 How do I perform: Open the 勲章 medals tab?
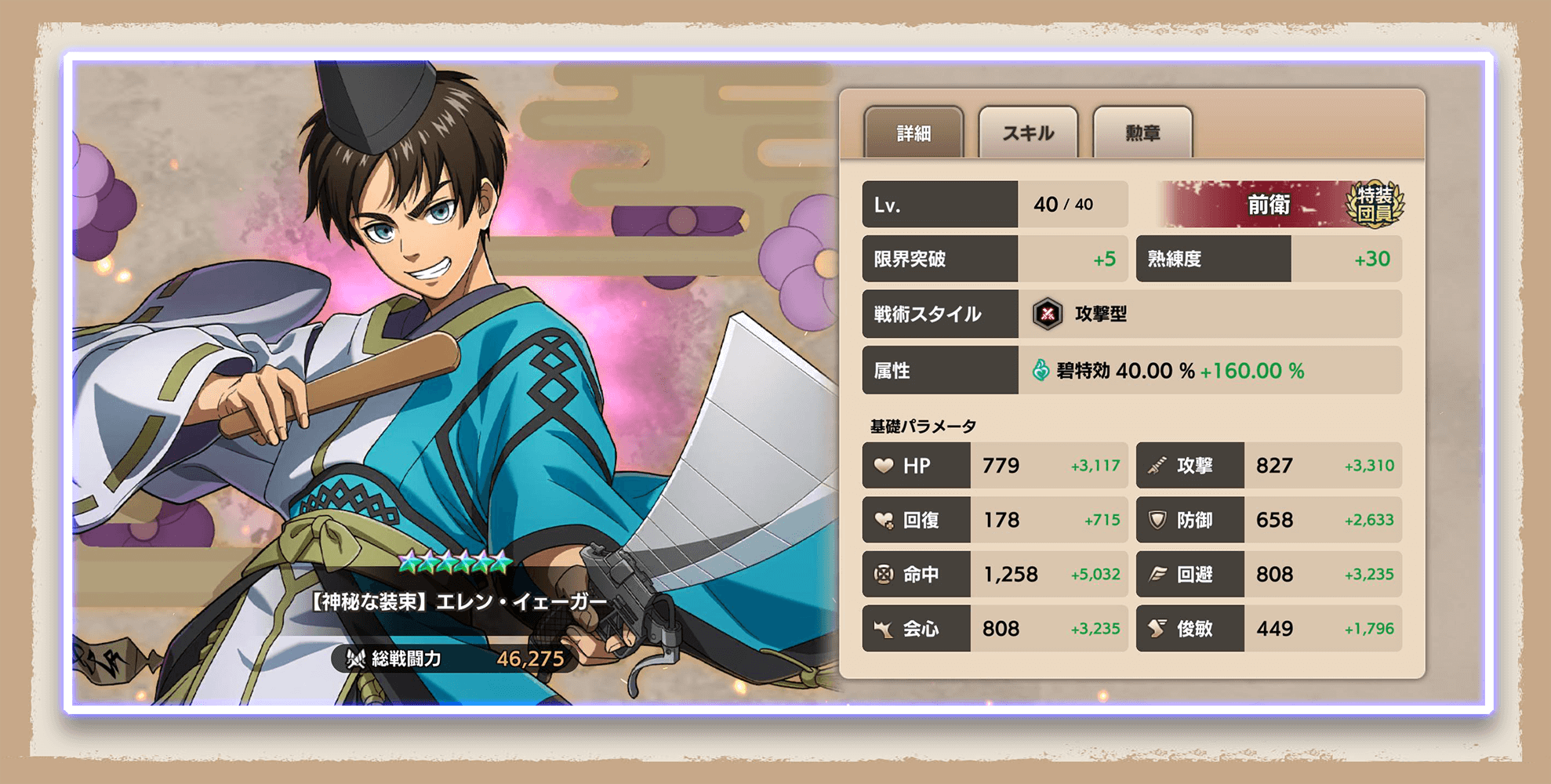pyautogui.click(x=1142, y=132)
